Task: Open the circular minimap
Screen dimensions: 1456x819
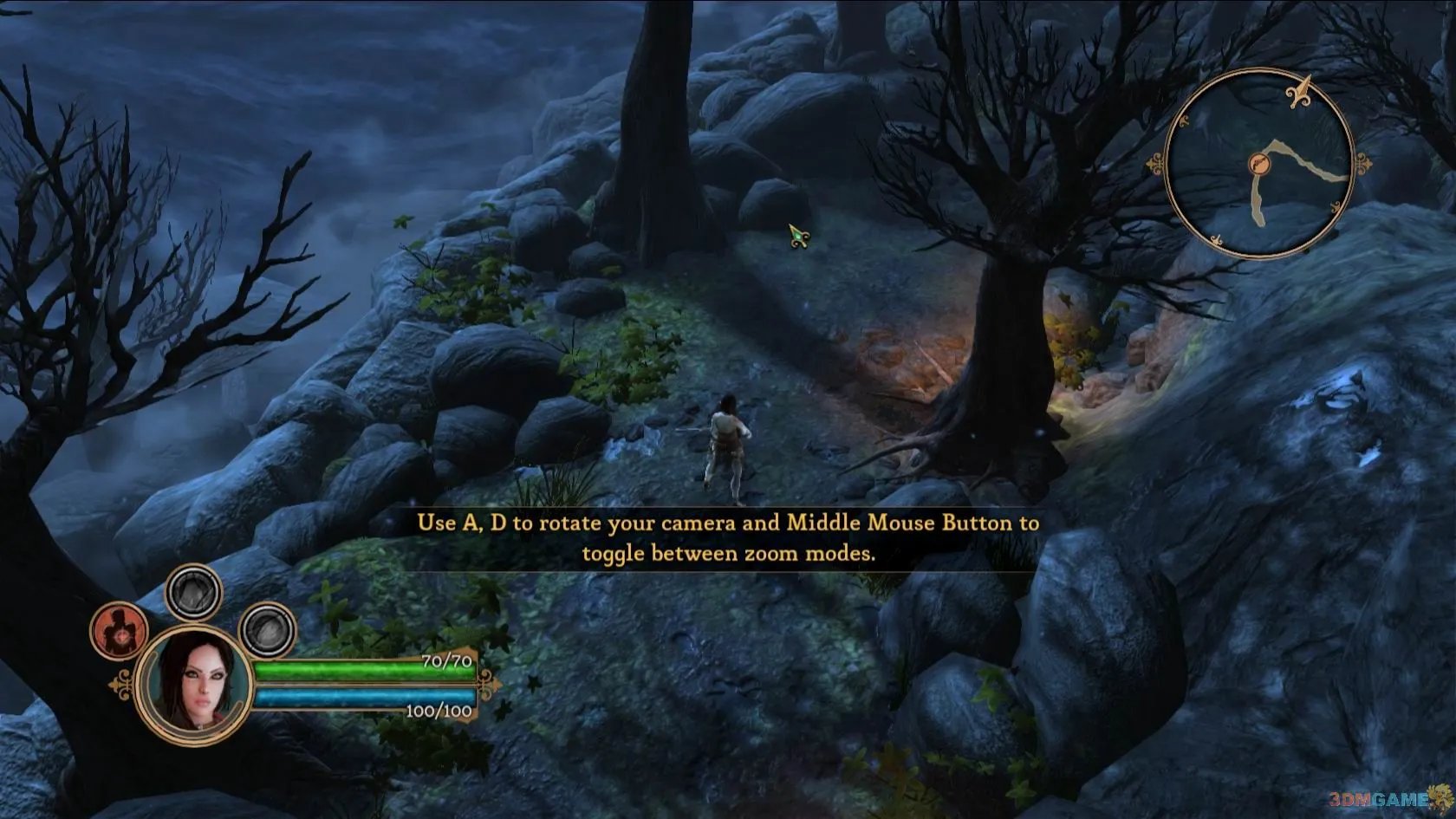Action: (x=1258, y=164)
